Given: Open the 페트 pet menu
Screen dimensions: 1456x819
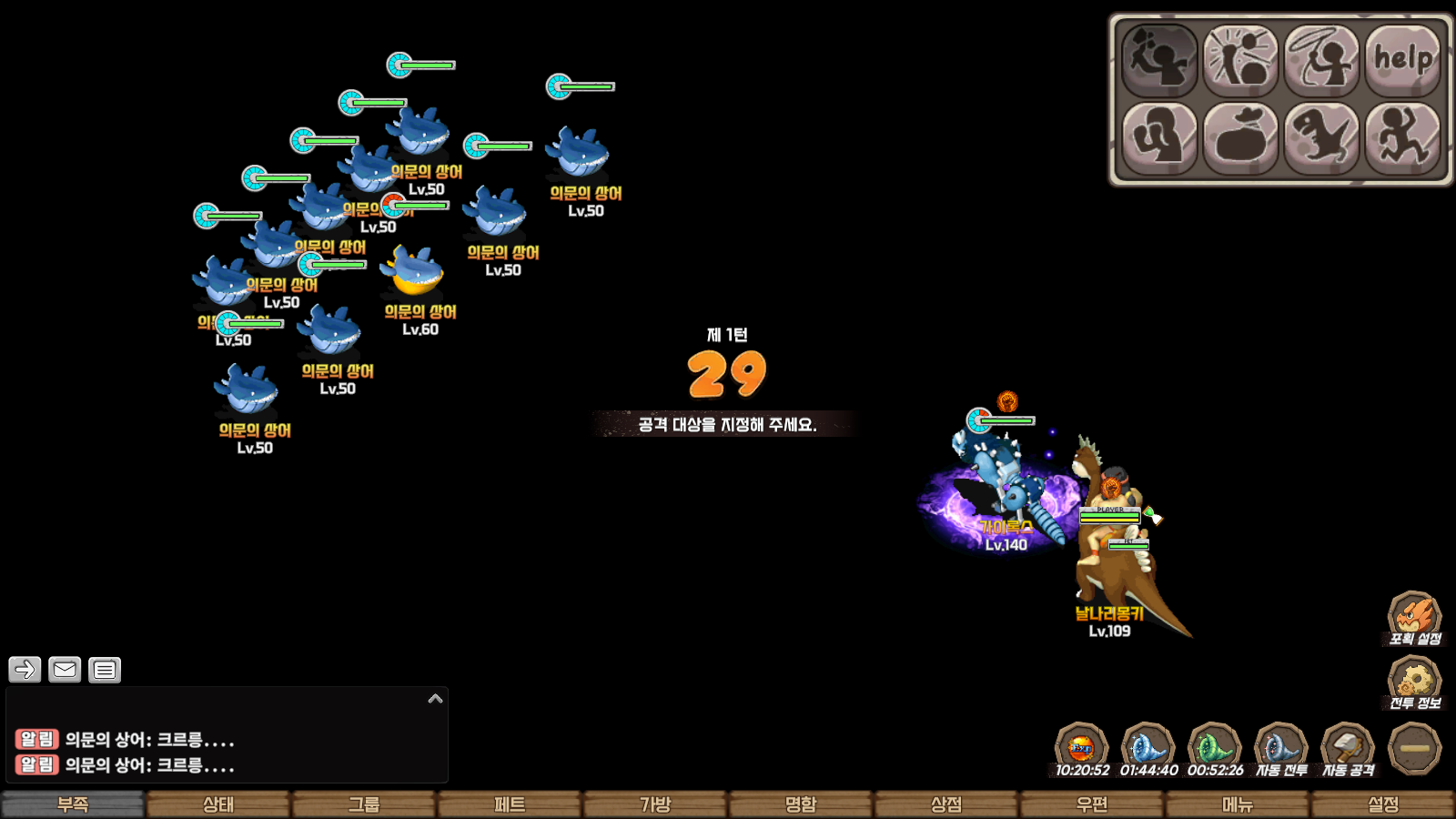Looking at the screenshot, I should (510, 804).
